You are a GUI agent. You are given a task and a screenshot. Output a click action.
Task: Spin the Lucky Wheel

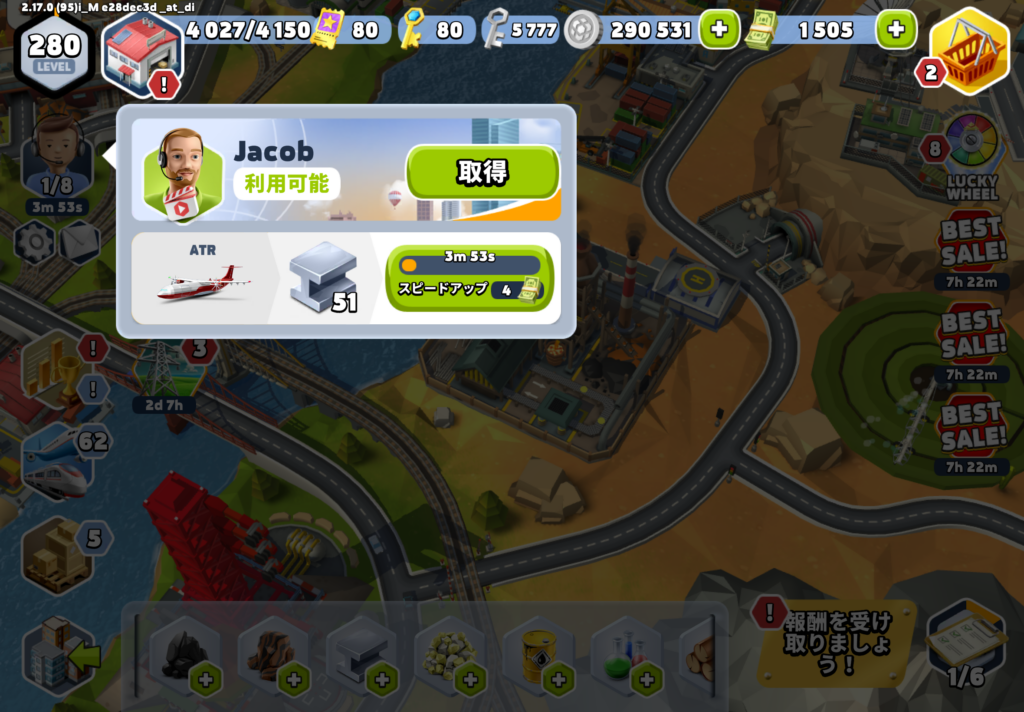click(x=972, y=152)
